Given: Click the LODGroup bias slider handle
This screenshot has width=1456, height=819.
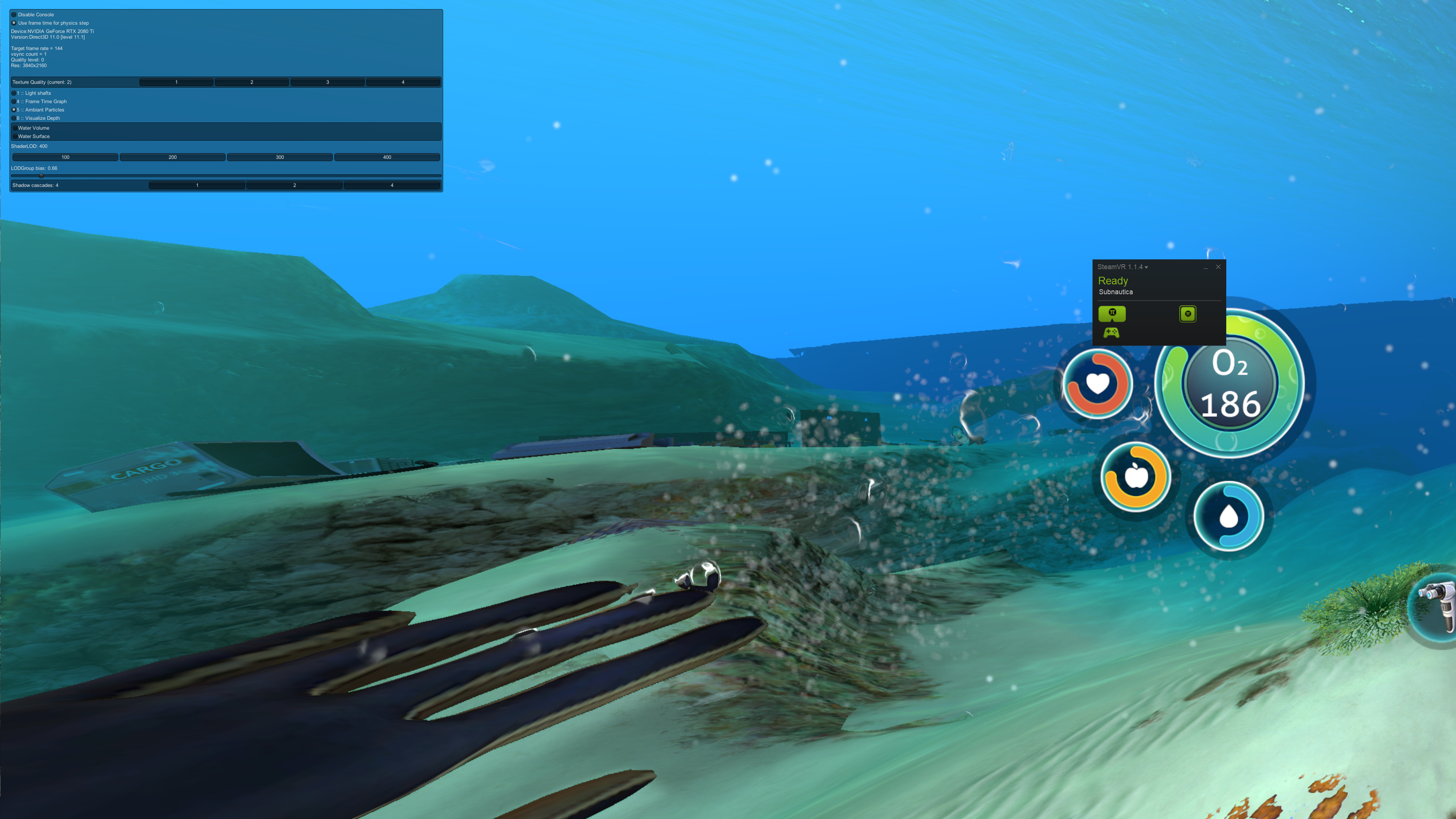Looking at the screenshot, I should click(41, 176).
